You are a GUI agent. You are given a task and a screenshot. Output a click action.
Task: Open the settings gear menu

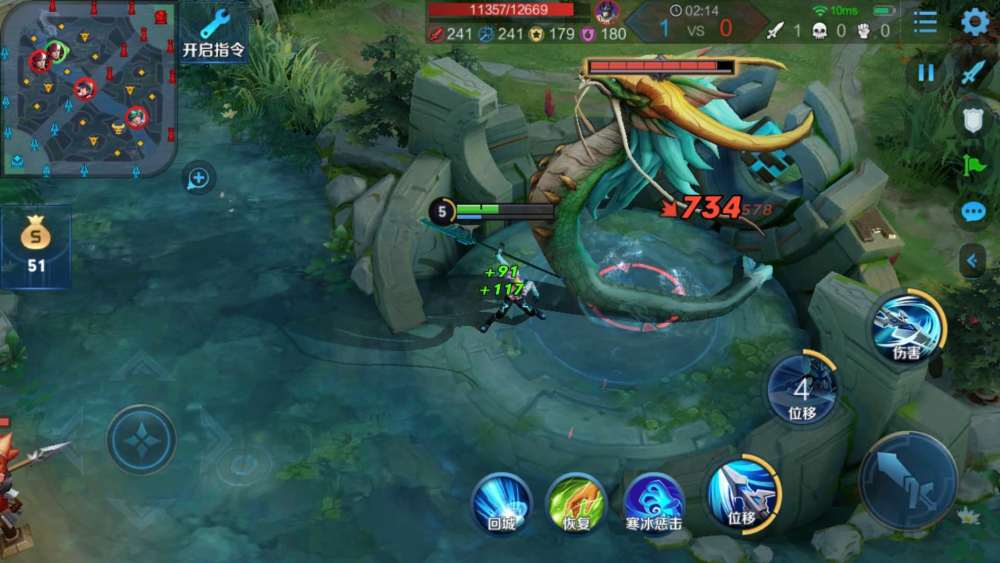point(974,22)
